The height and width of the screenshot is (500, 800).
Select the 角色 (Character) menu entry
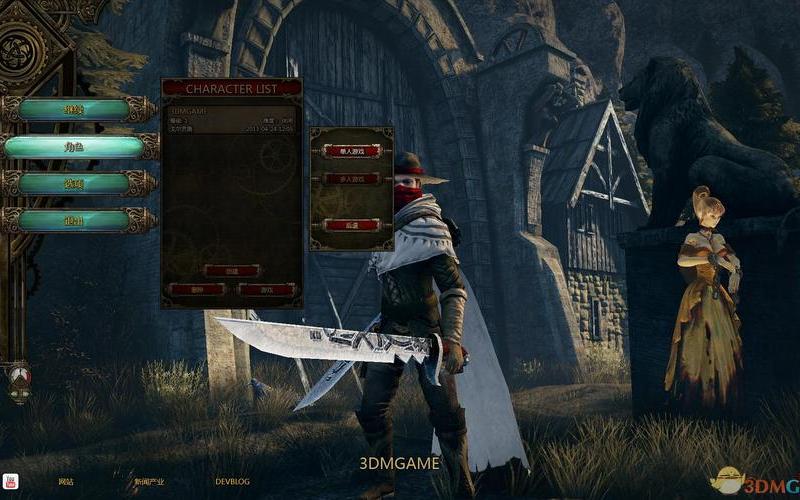click(73, 146)
